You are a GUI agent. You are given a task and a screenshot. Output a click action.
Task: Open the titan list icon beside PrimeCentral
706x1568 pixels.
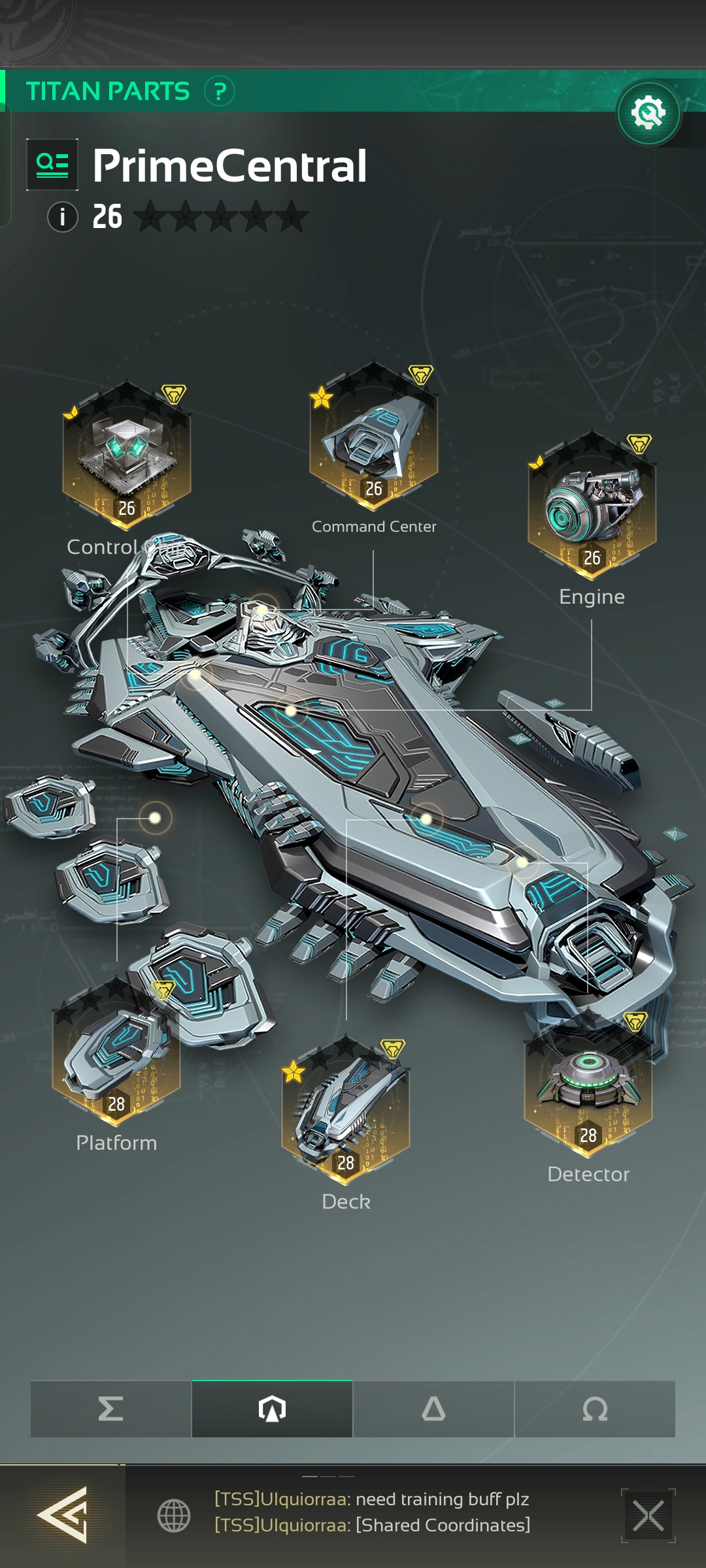(52, 165)
